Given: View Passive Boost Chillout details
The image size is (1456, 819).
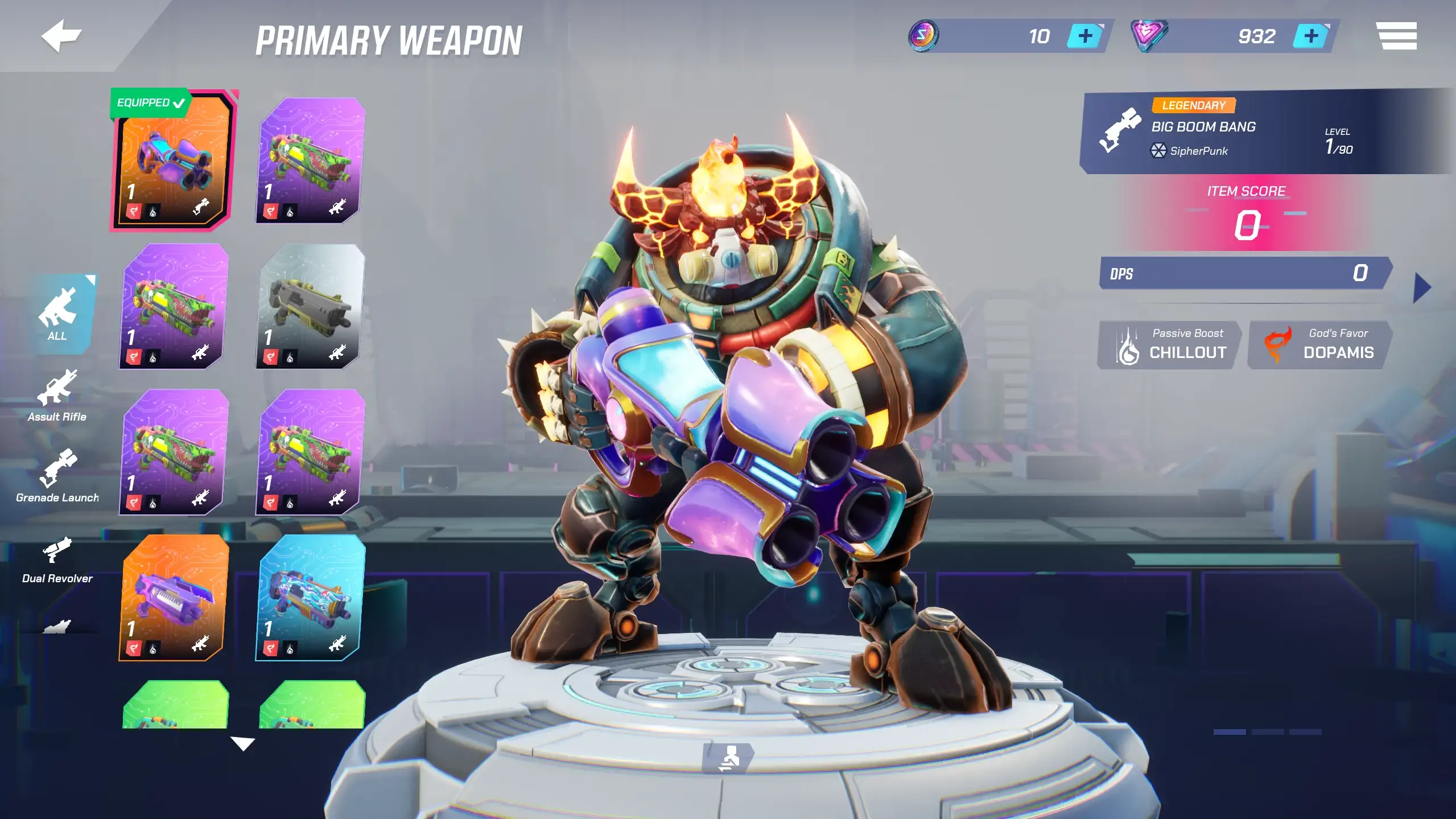Looking at the screenshot, I should (1169, 345).
